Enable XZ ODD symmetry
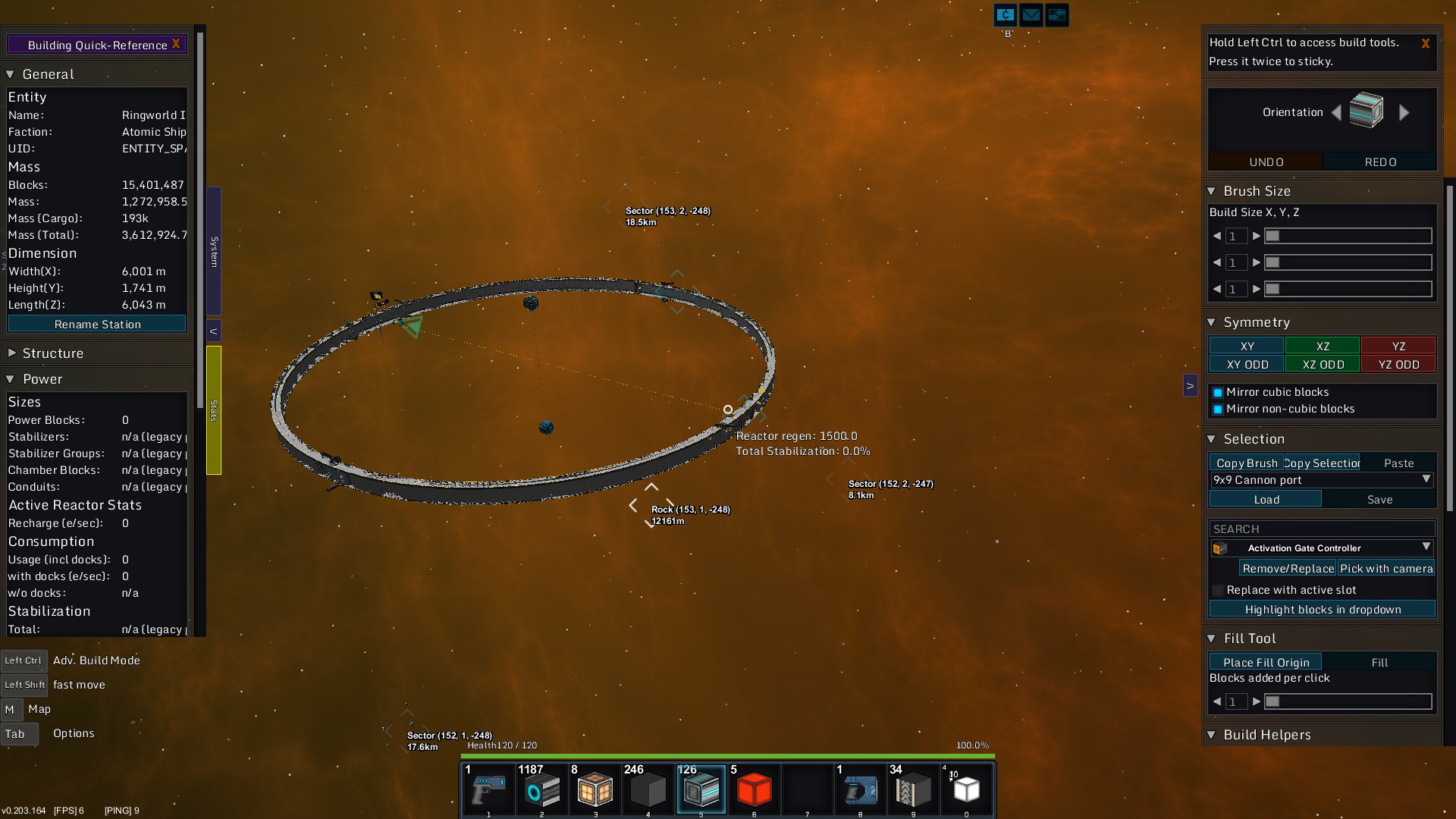This screenshot has height=819, width=1456. (1323, 365)
